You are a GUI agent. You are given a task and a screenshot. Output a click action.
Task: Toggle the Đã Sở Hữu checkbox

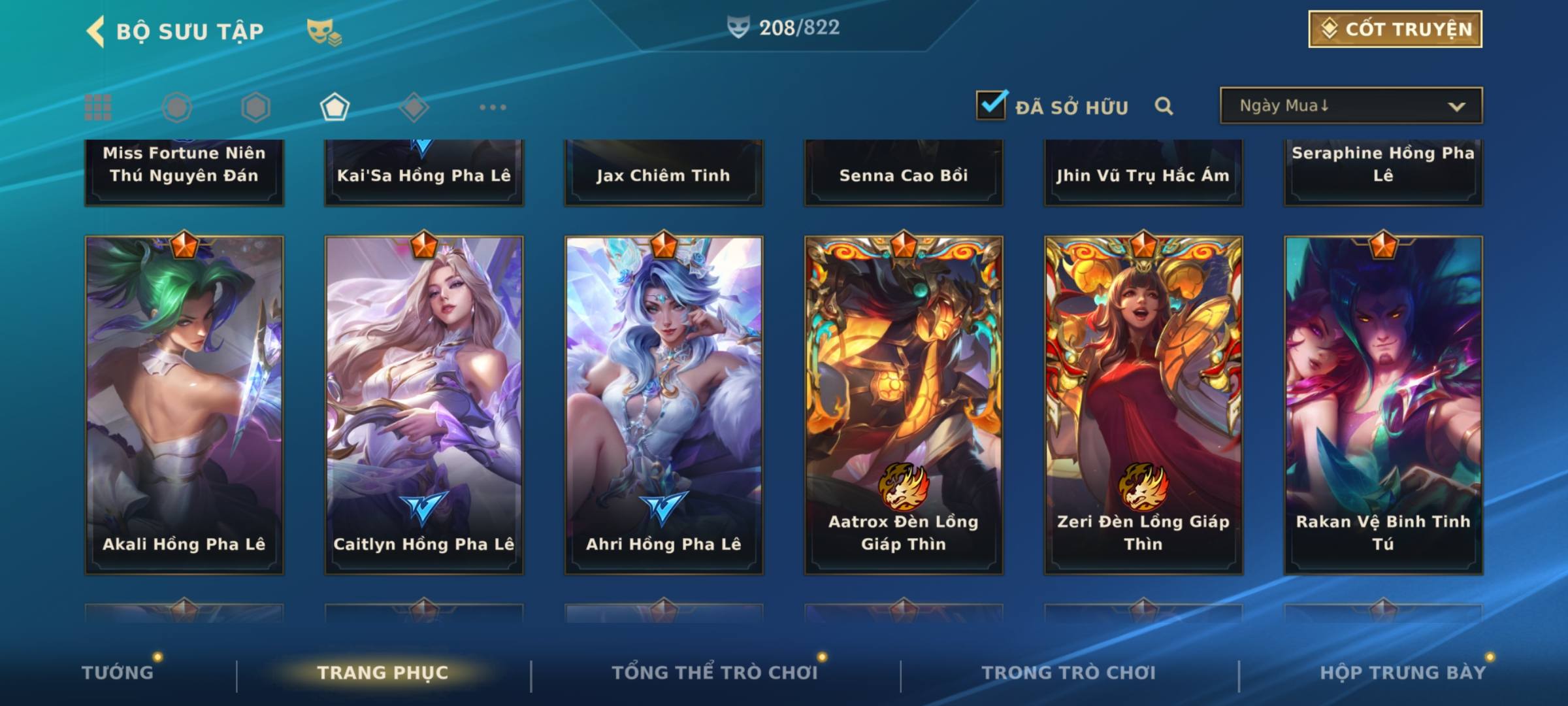[991, 105]
